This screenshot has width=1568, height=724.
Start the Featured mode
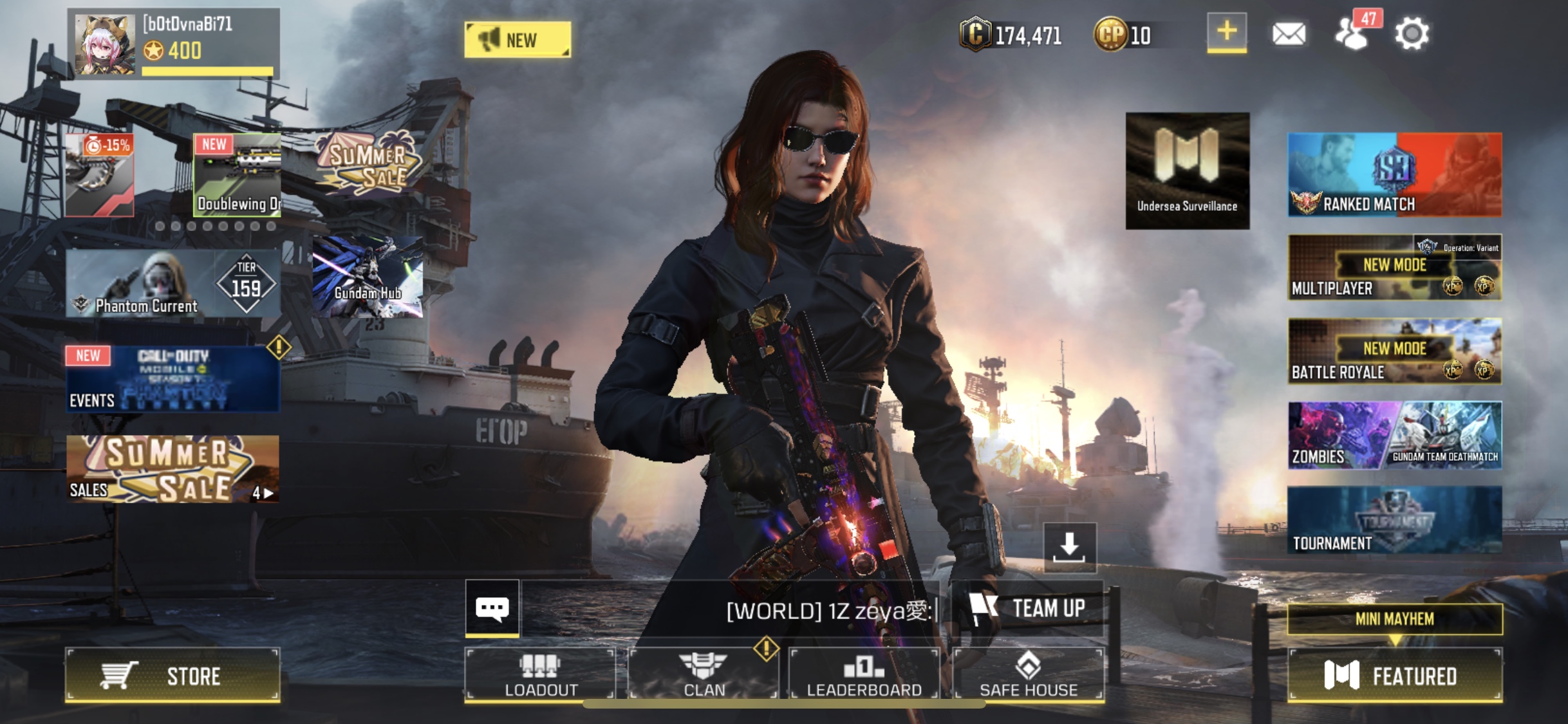1394,675
